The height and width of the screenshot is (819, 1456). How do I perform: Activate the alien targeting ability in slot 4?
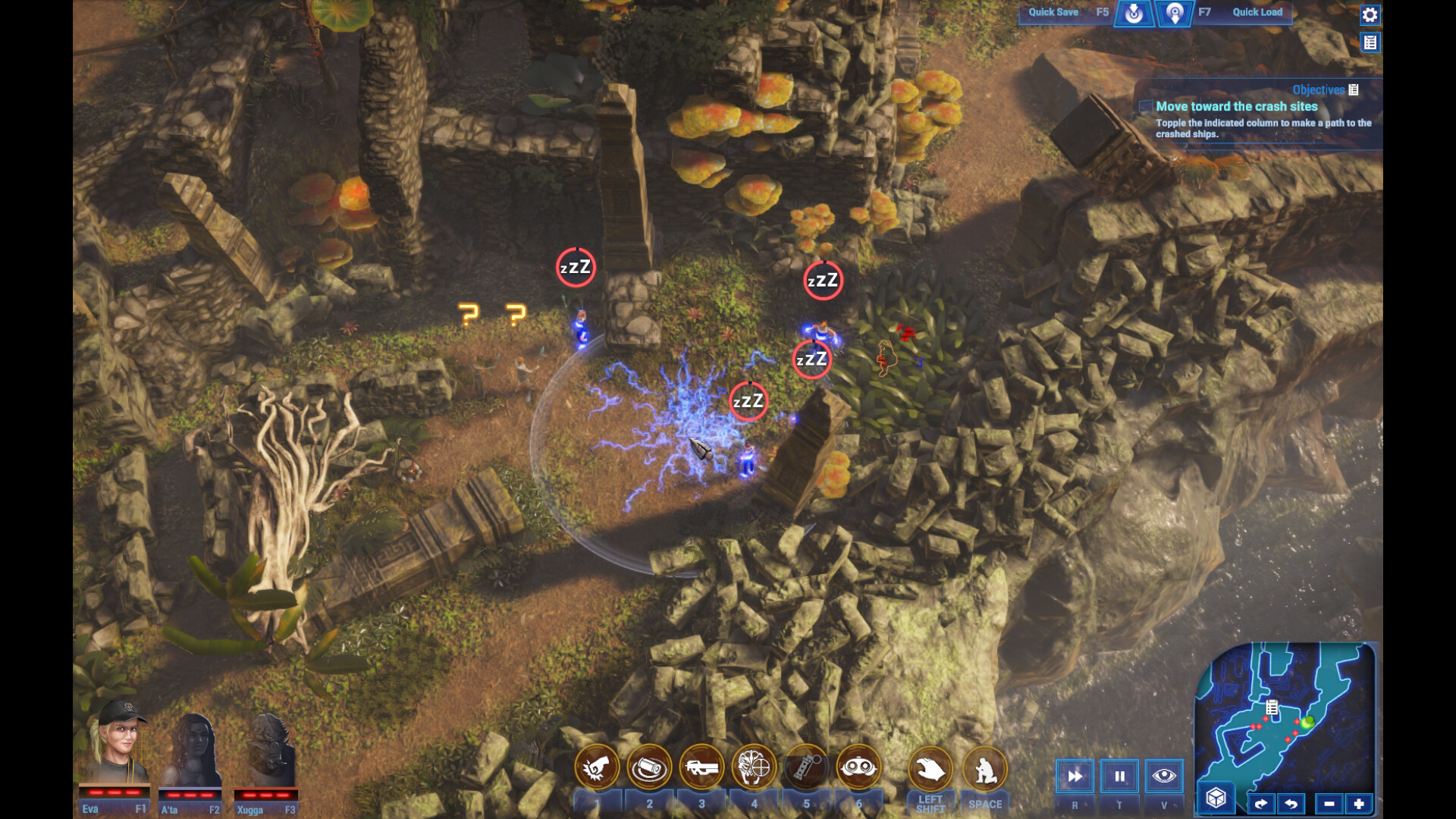(753, 767)
